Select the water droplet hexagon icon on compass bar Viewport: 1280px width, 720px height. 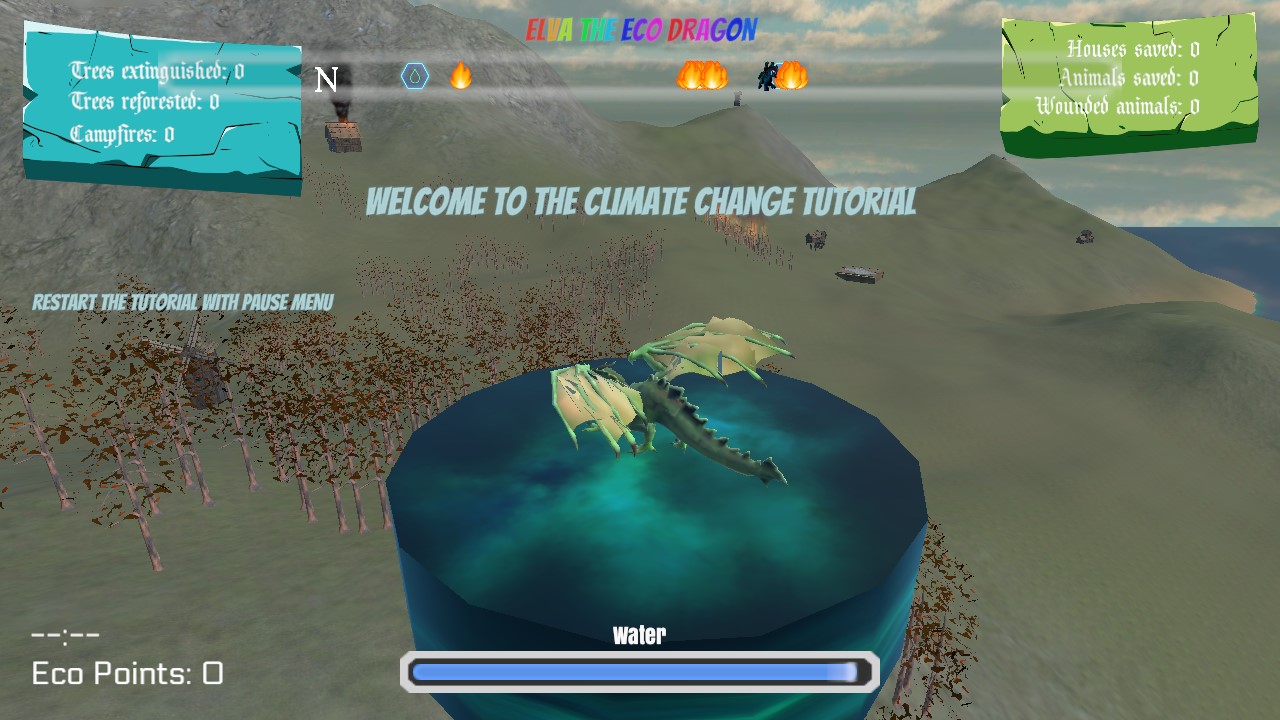[x=416, y=75]
